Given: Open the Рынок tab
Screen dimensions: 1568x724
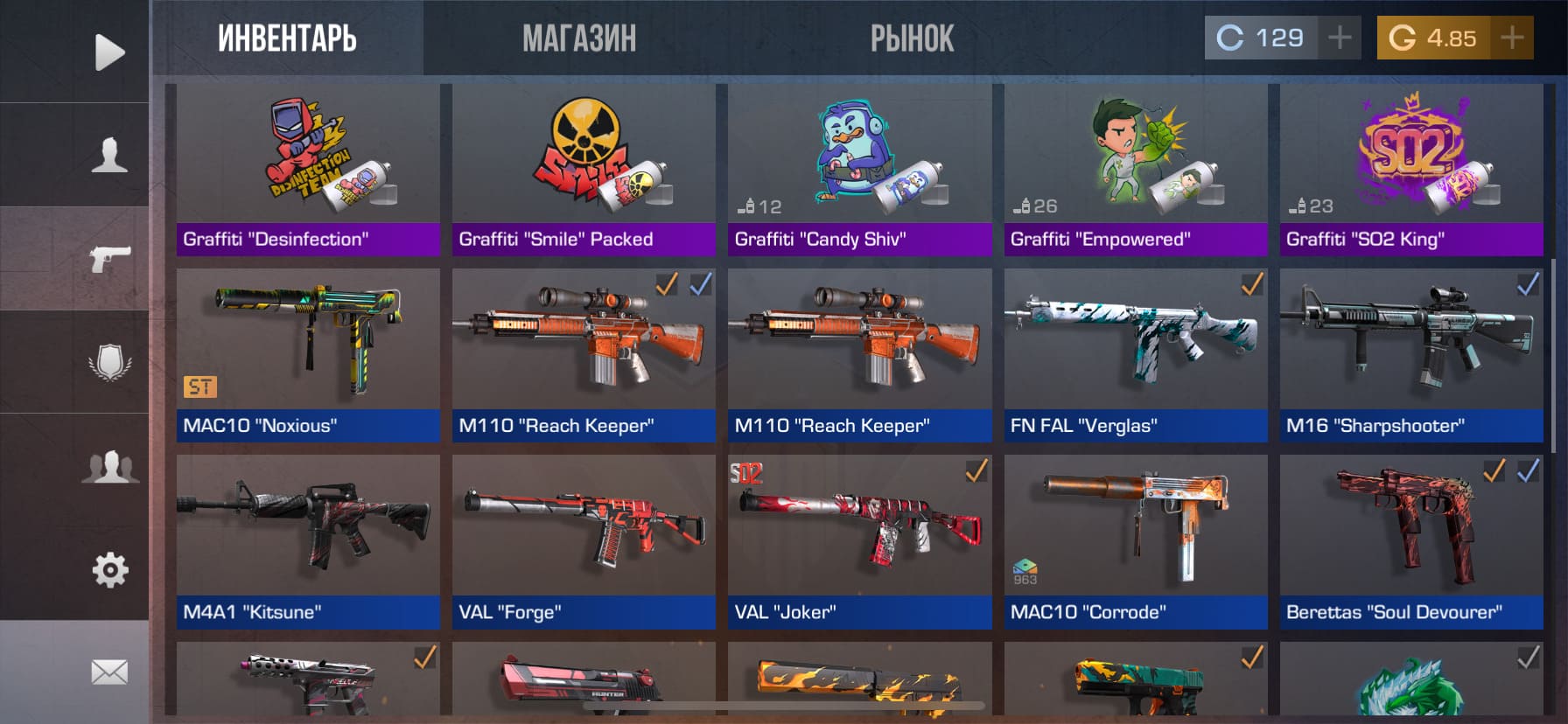Looking at the screenshot, I should coord(912,38).
